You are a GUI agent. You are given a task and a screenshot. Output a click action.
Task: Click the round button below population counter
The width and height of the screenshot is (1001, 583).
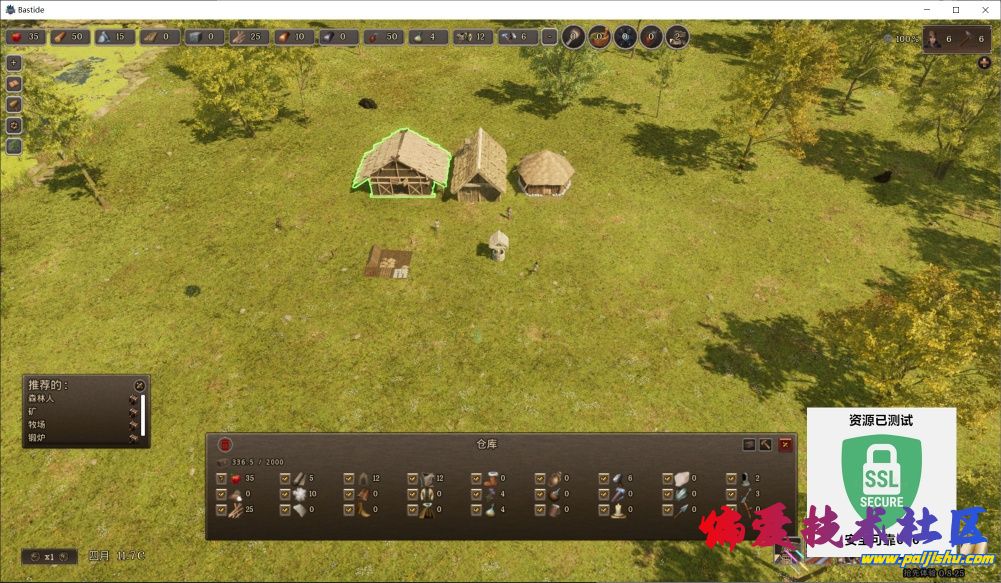click(984, 63)
